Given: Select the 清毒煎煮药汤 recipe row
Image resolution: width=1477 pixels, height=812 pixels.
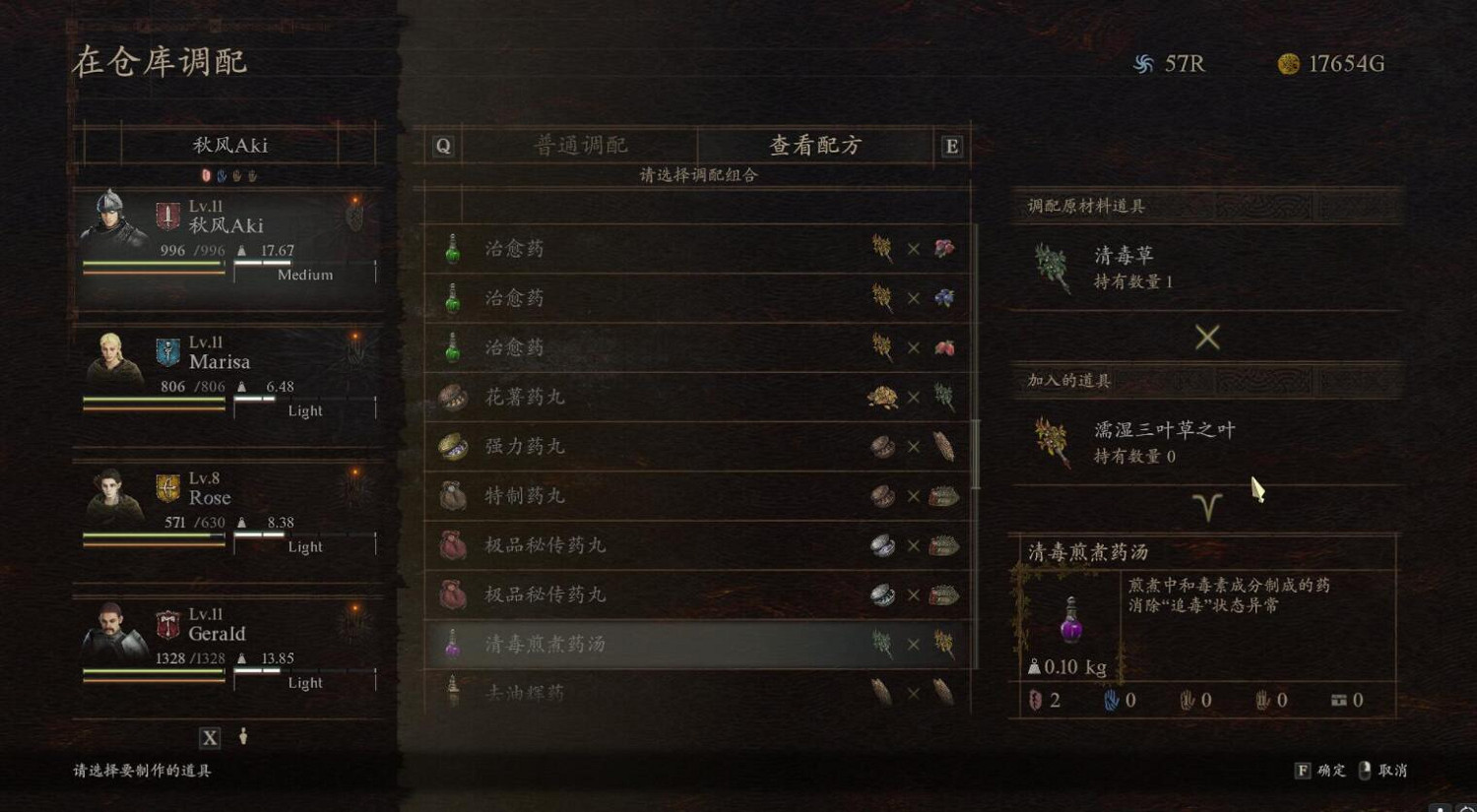Looking at the screenshot, I should (x=689, y=644).
